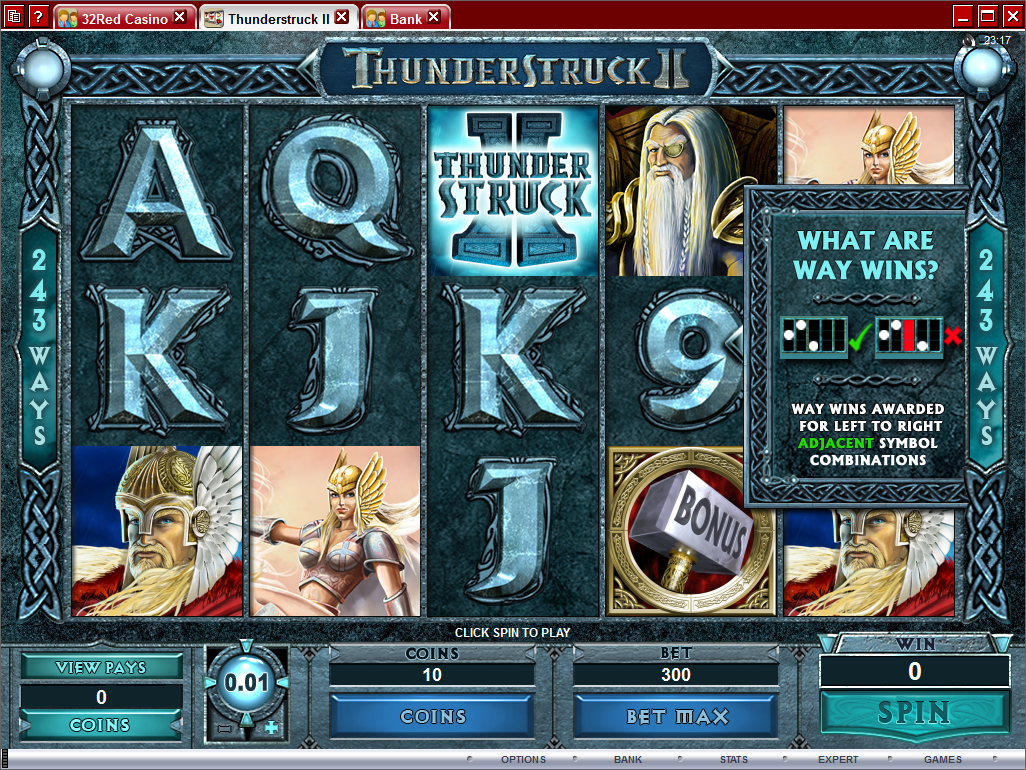Open the View Pays paytable
This screenshot has height=770, width=1026.
[x=101, y=667]
